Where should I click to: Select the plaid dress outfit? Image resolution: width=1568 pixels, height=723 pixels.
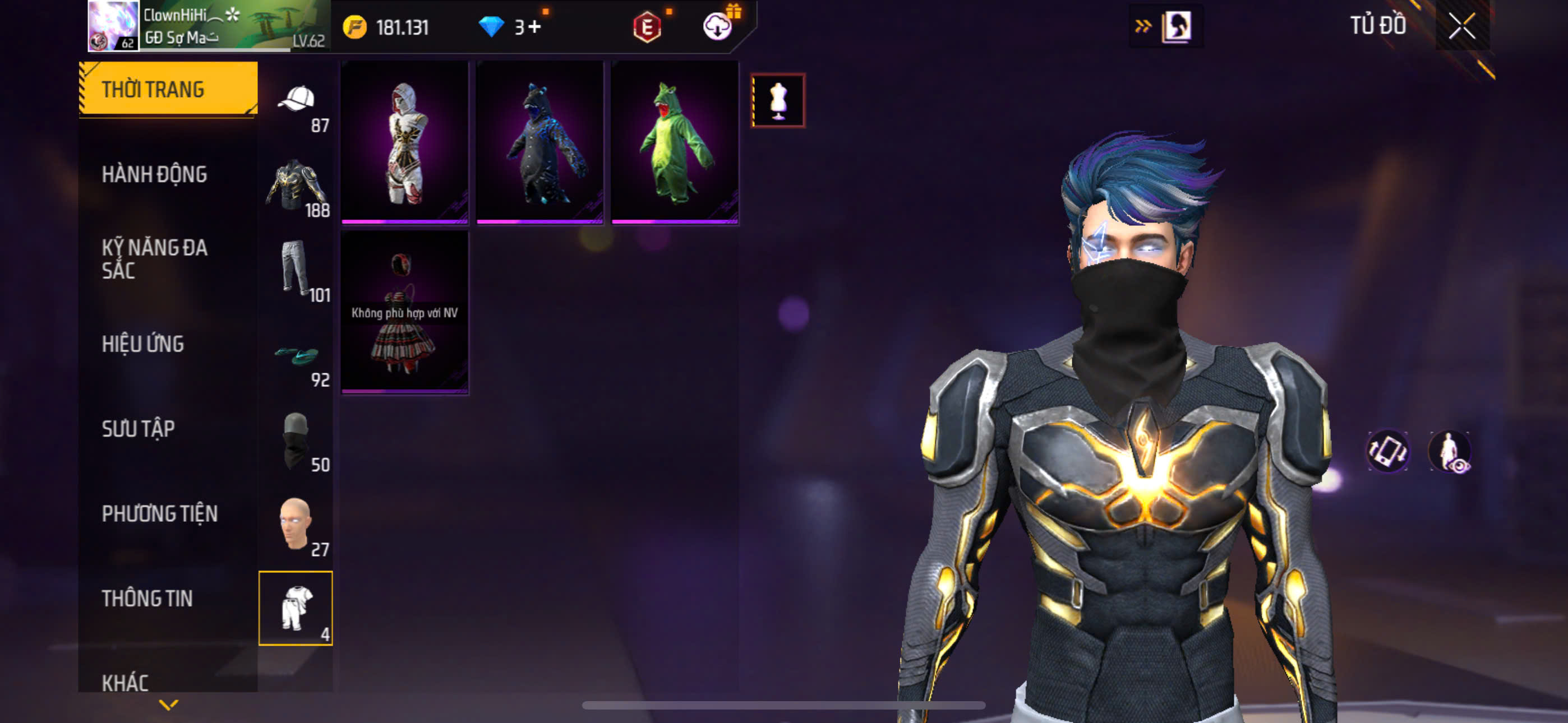click(405, 312)
